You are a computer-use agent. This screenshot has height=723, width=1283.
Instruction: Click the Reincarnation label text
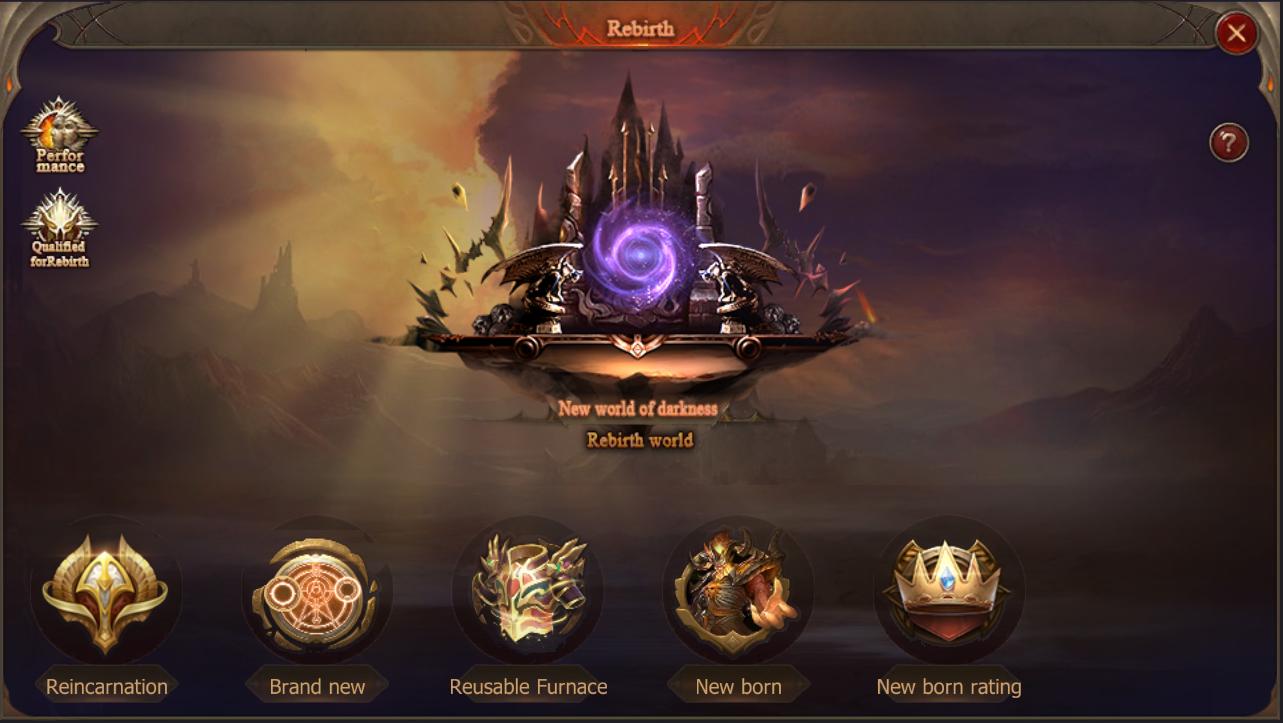coord(107,687)
